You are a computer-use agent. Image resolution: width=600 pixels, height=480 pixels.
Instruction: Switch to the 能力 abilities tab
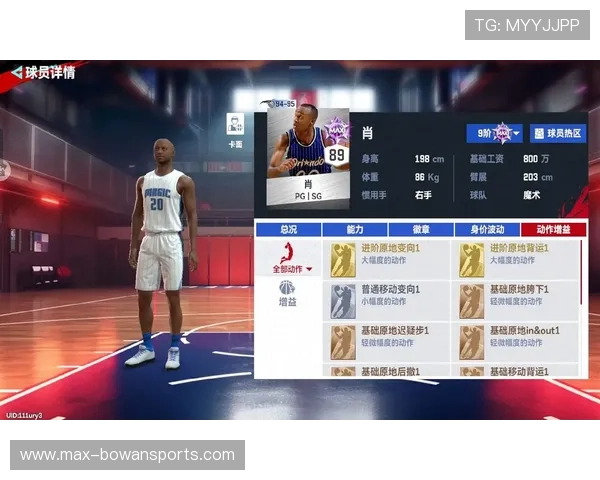tap(354, 229)
